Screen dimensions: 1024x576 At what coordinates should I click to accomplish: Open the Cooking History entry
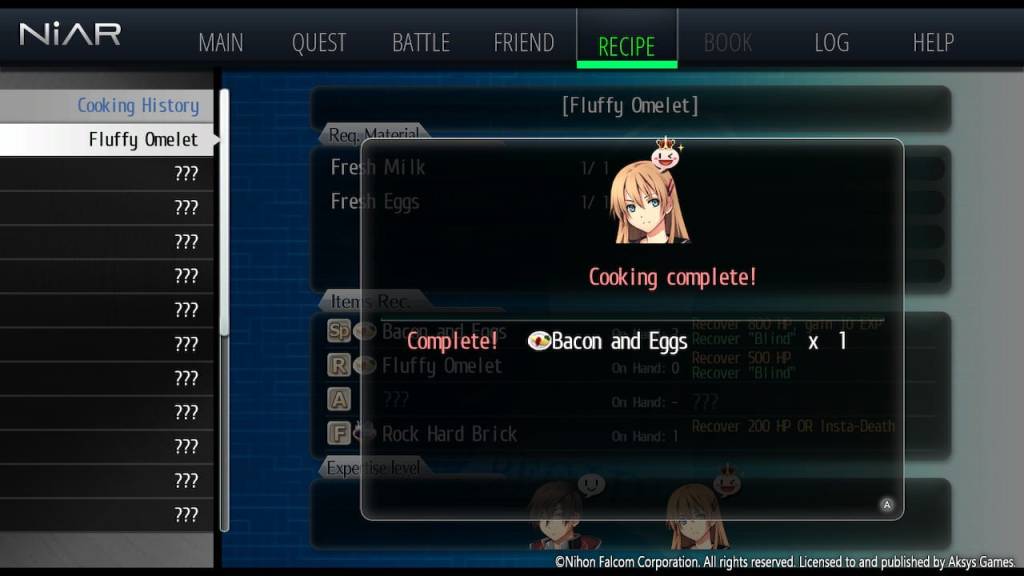[137, 105]
